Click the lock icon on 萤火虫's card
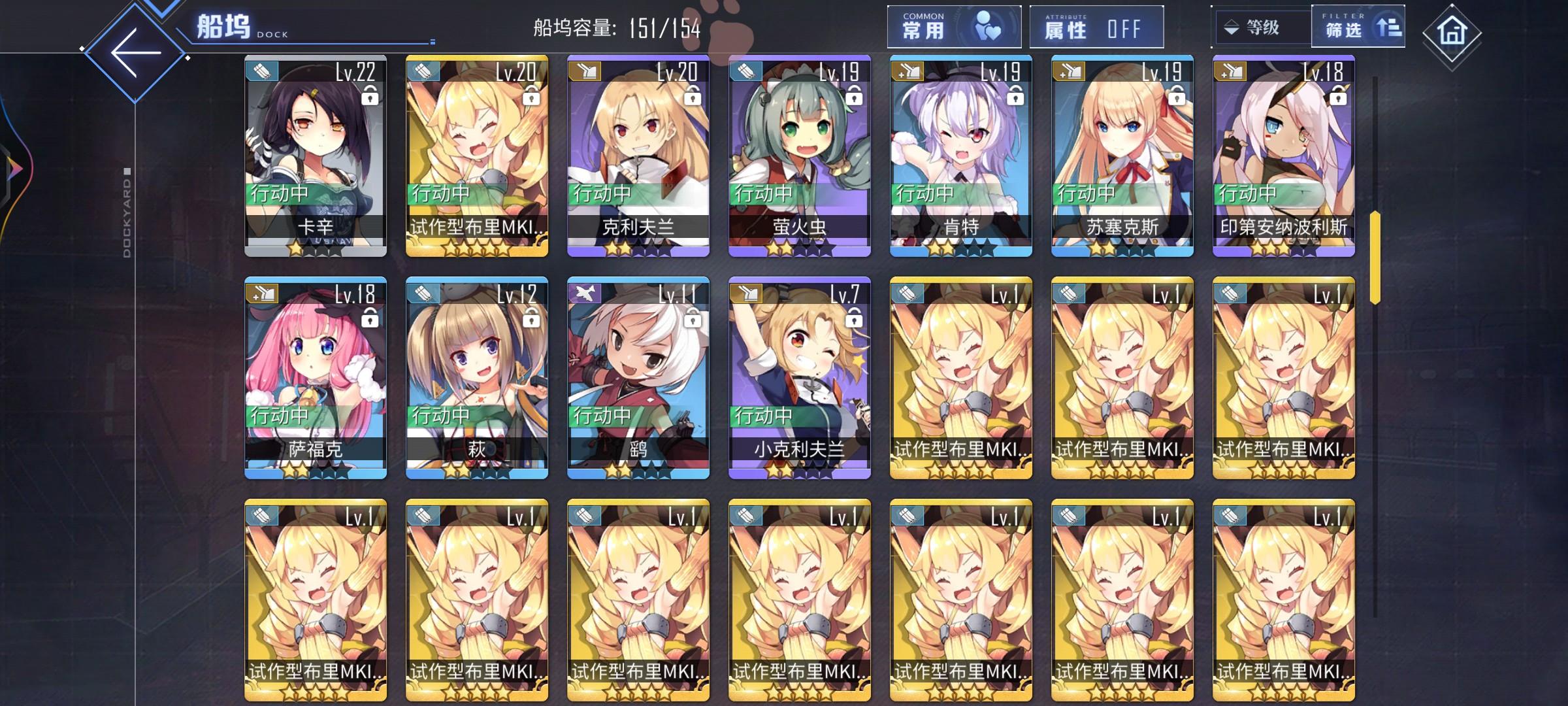Viewport: 1568px width, 706px height. pos(854,96)
